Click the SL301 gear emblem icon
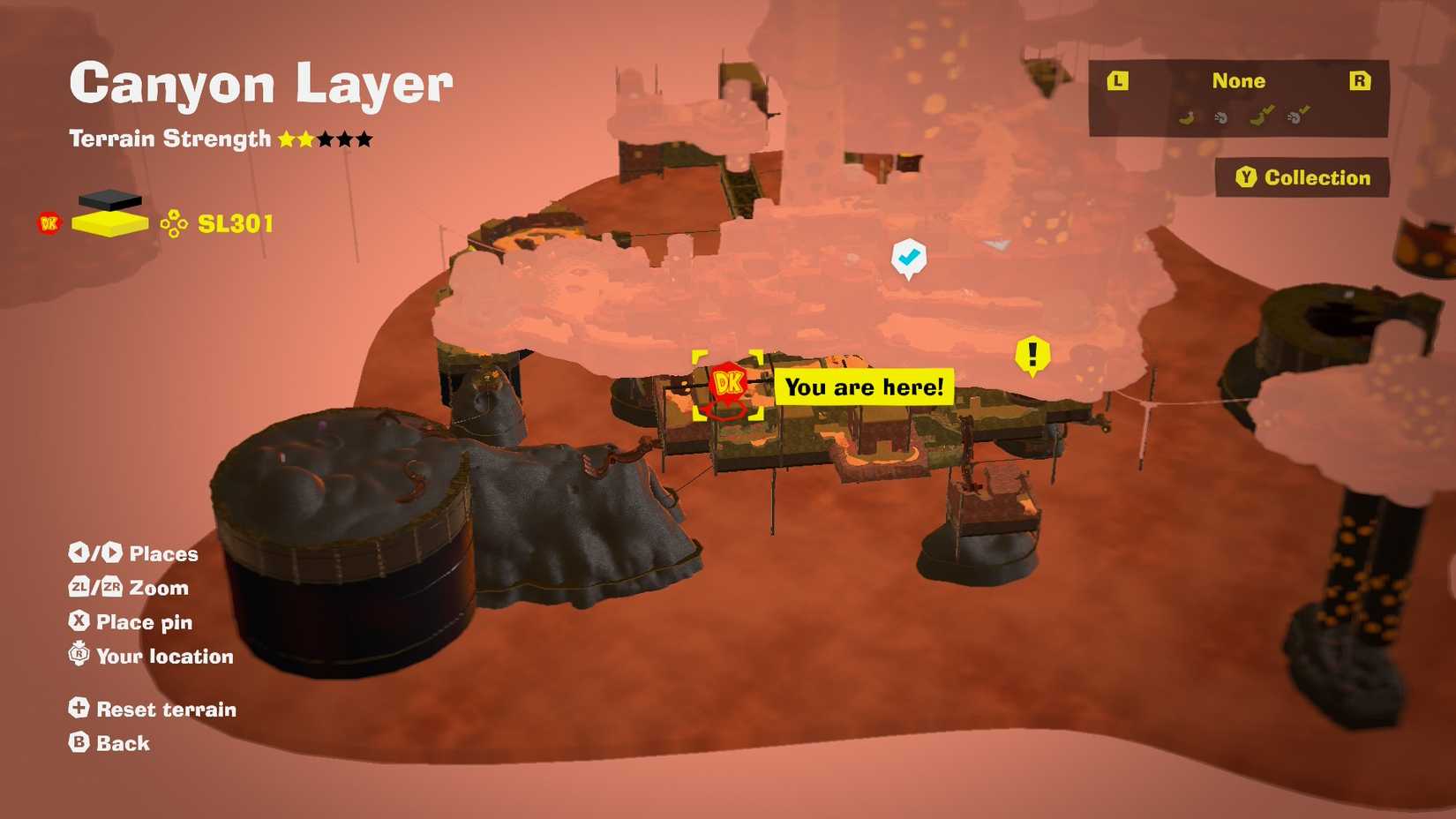1456x819 pixels. pyautogui.click(x=175, y=223)
